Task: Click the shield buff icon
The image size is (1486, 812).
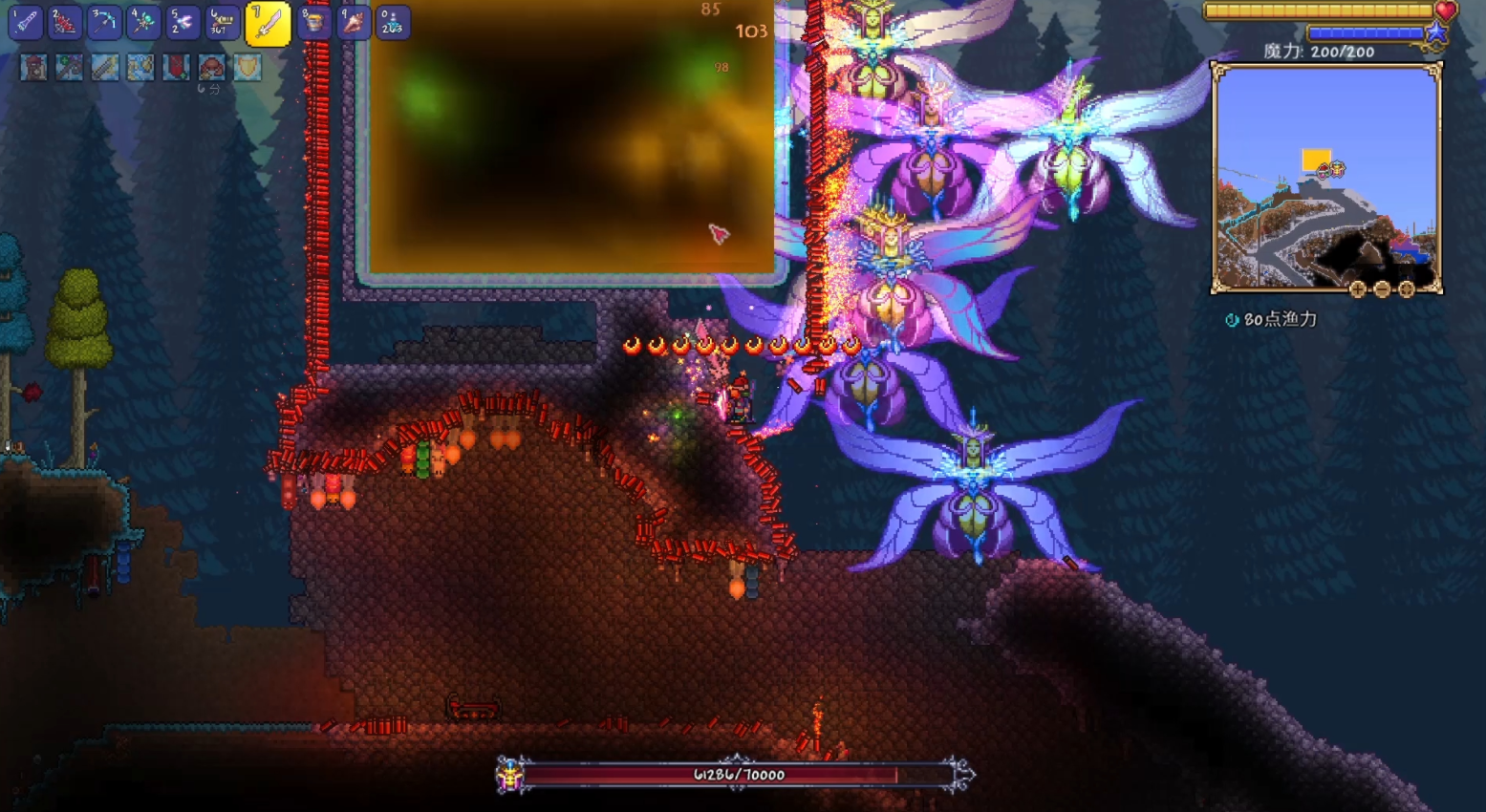Action: click(248, 68)
